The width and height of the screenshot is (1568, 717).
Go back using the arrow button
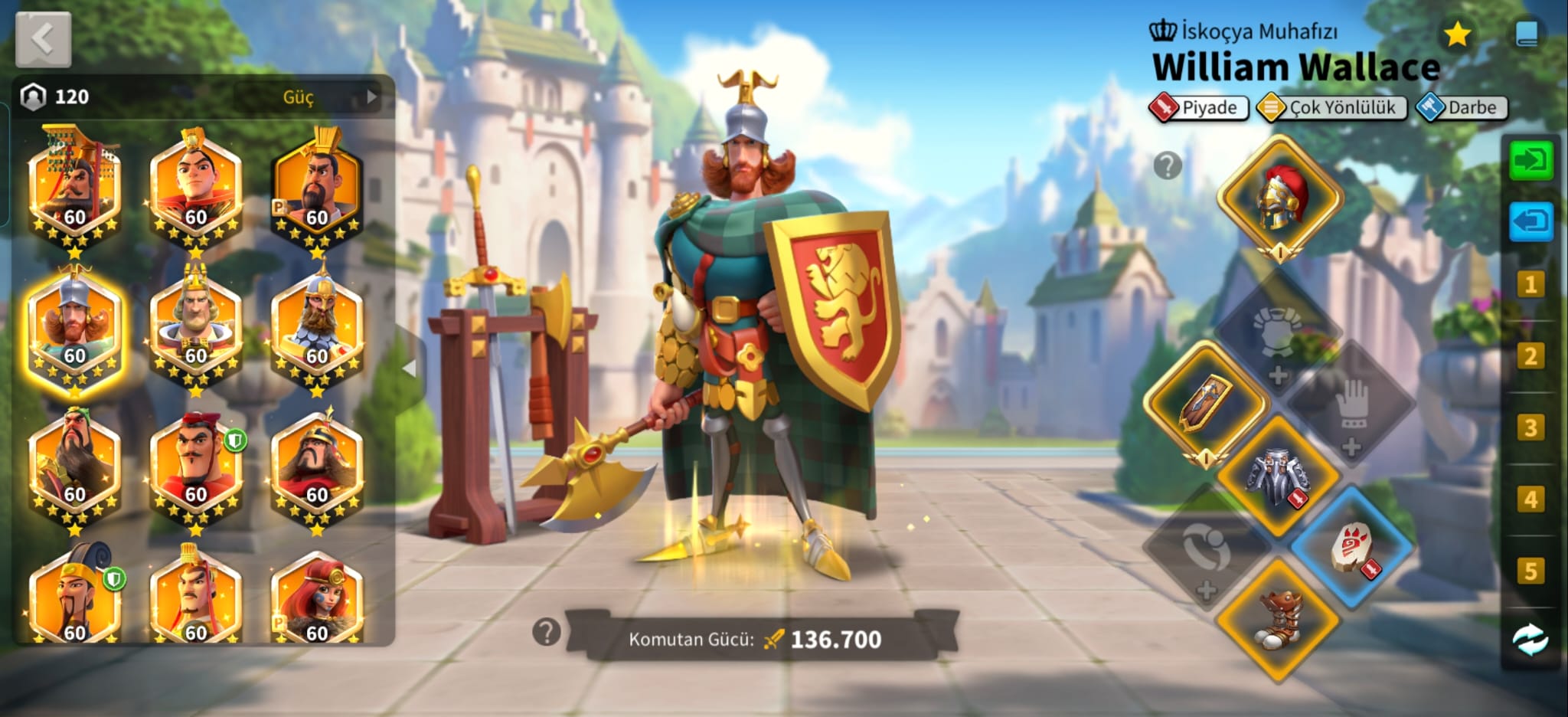(43, 39)
